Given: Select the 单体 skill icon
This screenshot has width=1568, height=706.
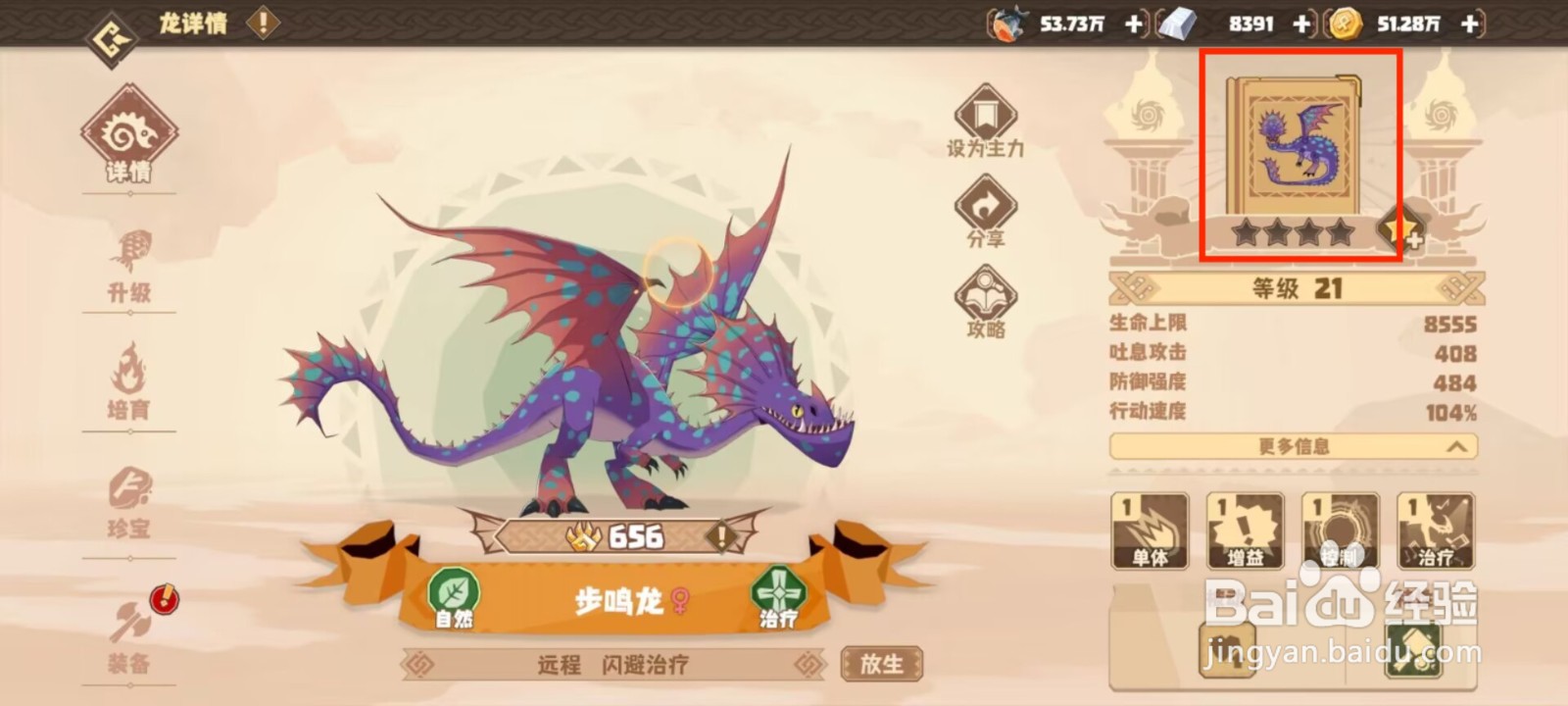Looking at the screenshot, I should coord(1150,529).
